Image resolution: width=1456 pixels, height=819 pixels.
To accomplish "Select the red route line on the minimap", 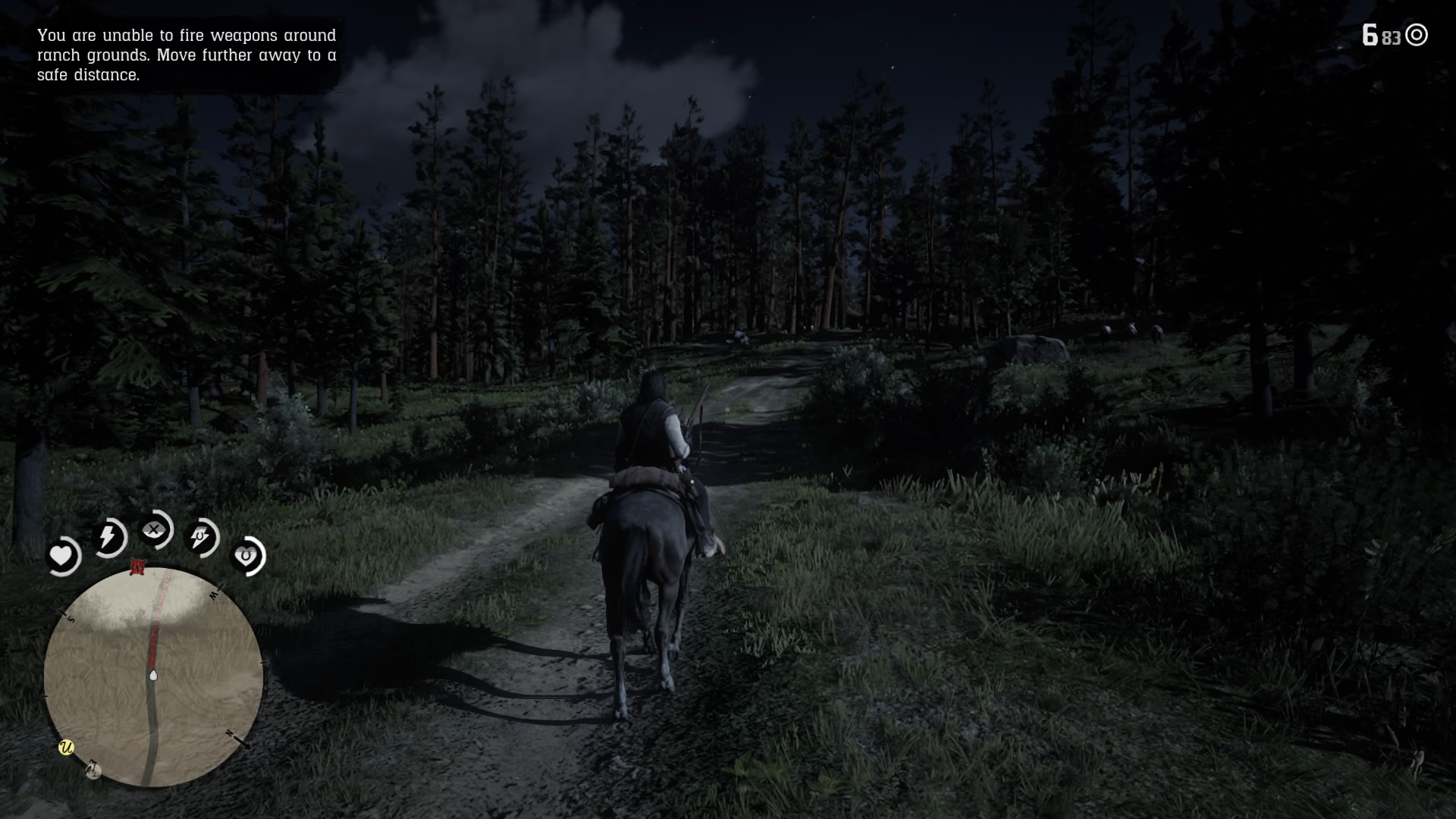I will tap(155, 637).
